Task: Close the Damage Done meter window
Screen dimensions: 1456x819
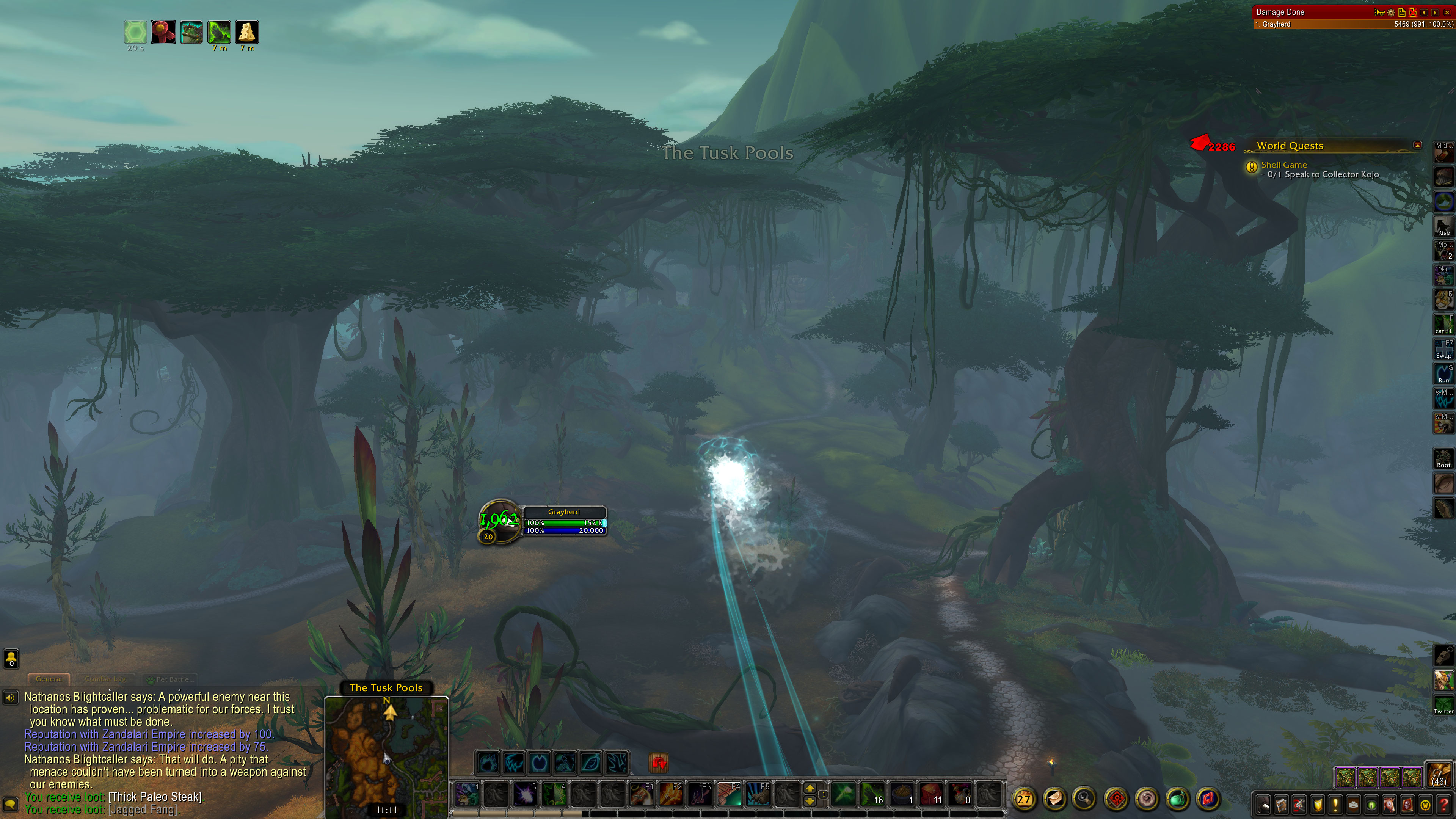Action: pos(1448,12)
